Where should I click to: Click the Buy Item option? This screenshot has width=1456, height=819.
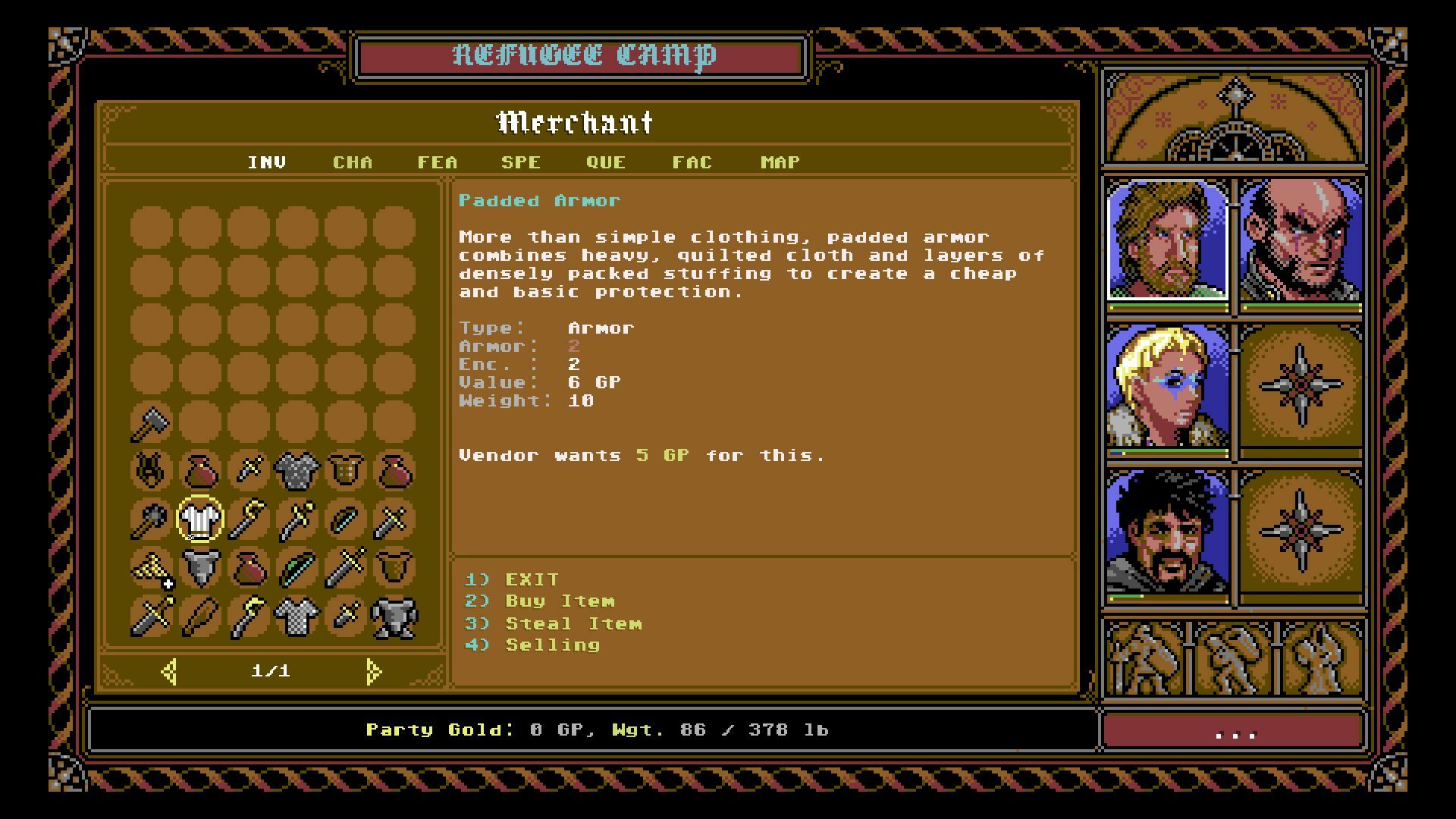pyautogui.click(x=559, y=601)
